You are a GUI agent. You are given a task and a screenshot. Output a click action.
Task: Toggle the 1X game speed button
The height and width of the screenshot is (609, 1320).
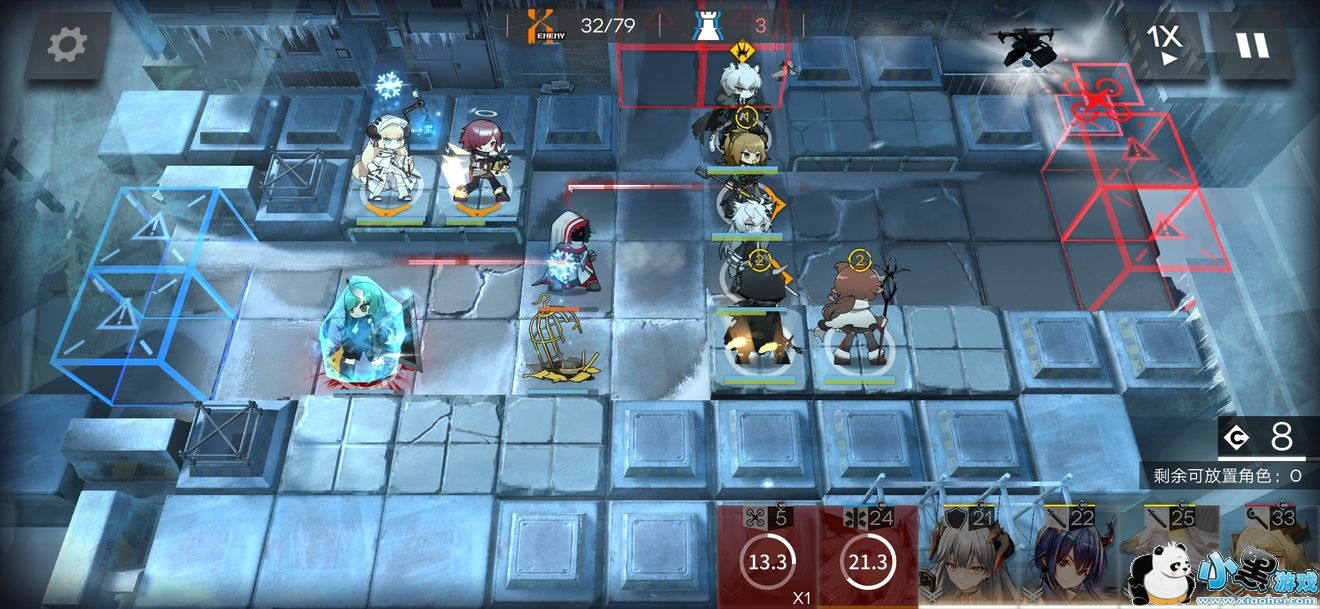[x=1164, y=45]
